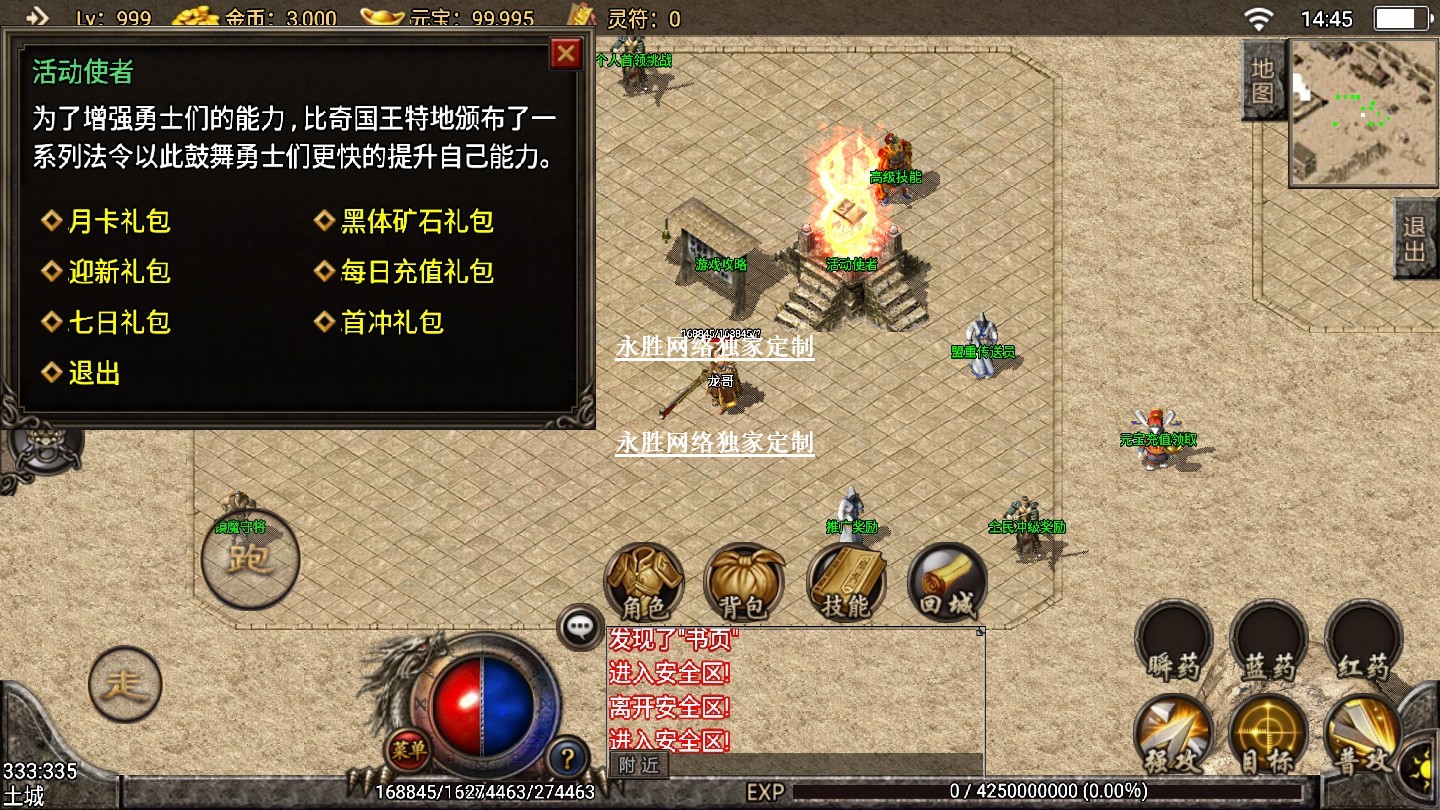The image size is (1440, 810).
Task: Click the minimap in the corner
Action: 1363,112
